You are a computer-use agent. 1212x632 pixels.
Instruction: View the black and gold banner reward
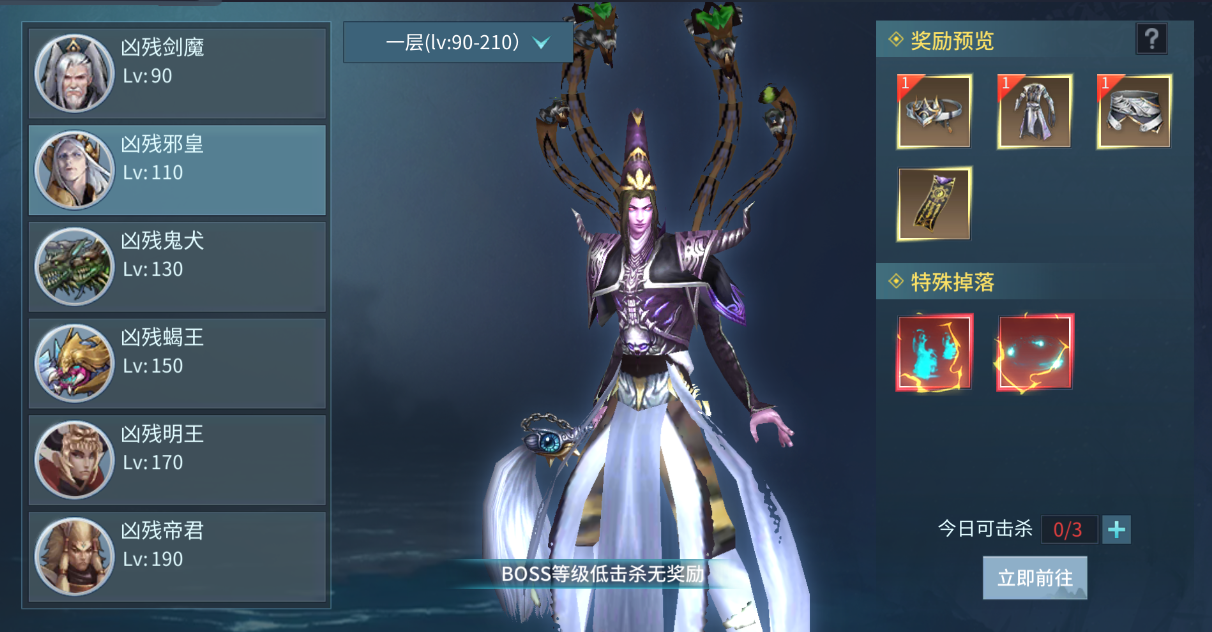(934, 204)
